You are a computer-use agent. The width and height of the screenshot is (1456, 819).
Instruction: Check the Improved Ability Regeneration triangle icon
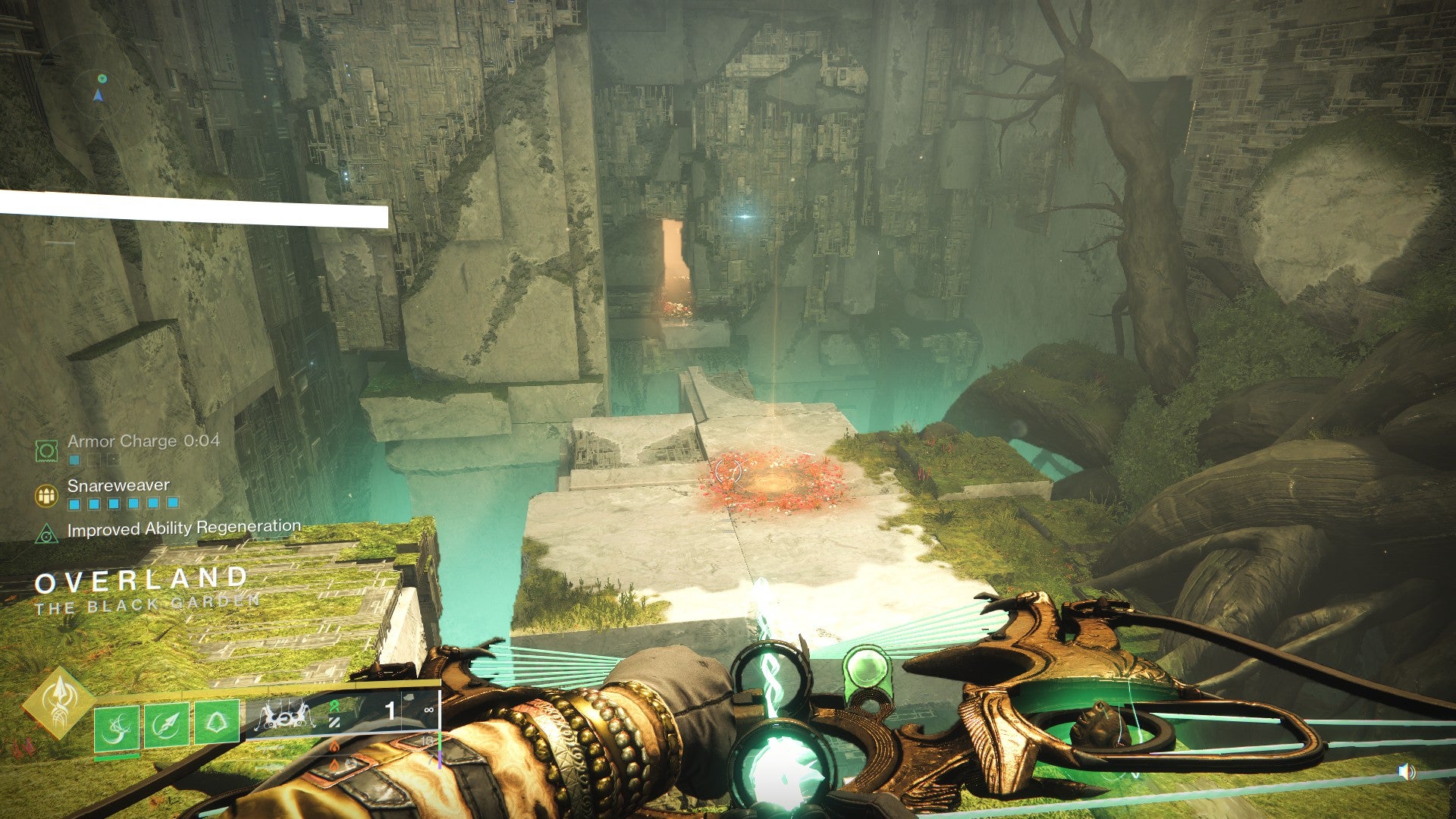pyautogui.click(x=47, y=534)
